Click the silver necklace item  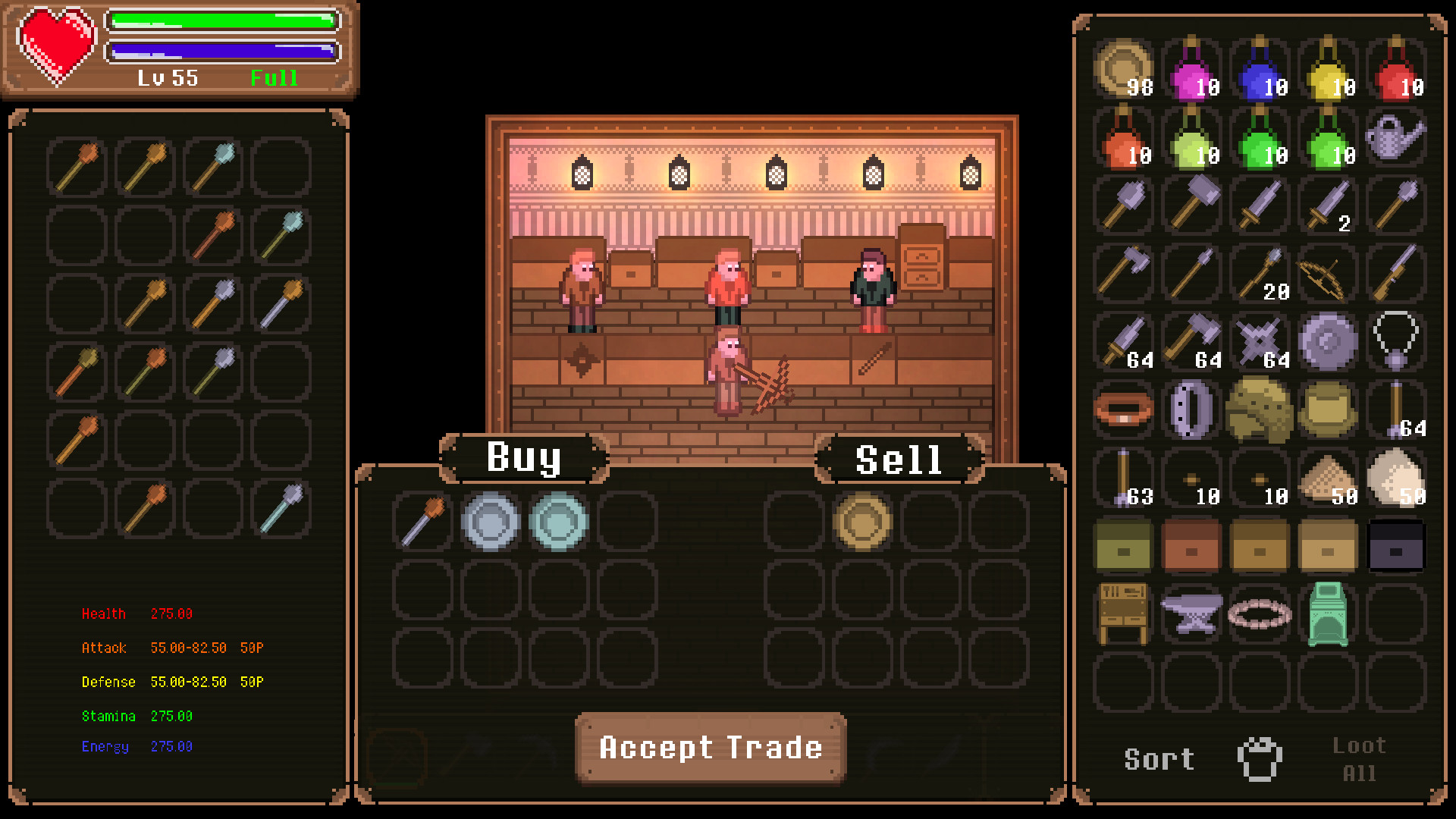pyautogui.click(x=1395, y=341)
